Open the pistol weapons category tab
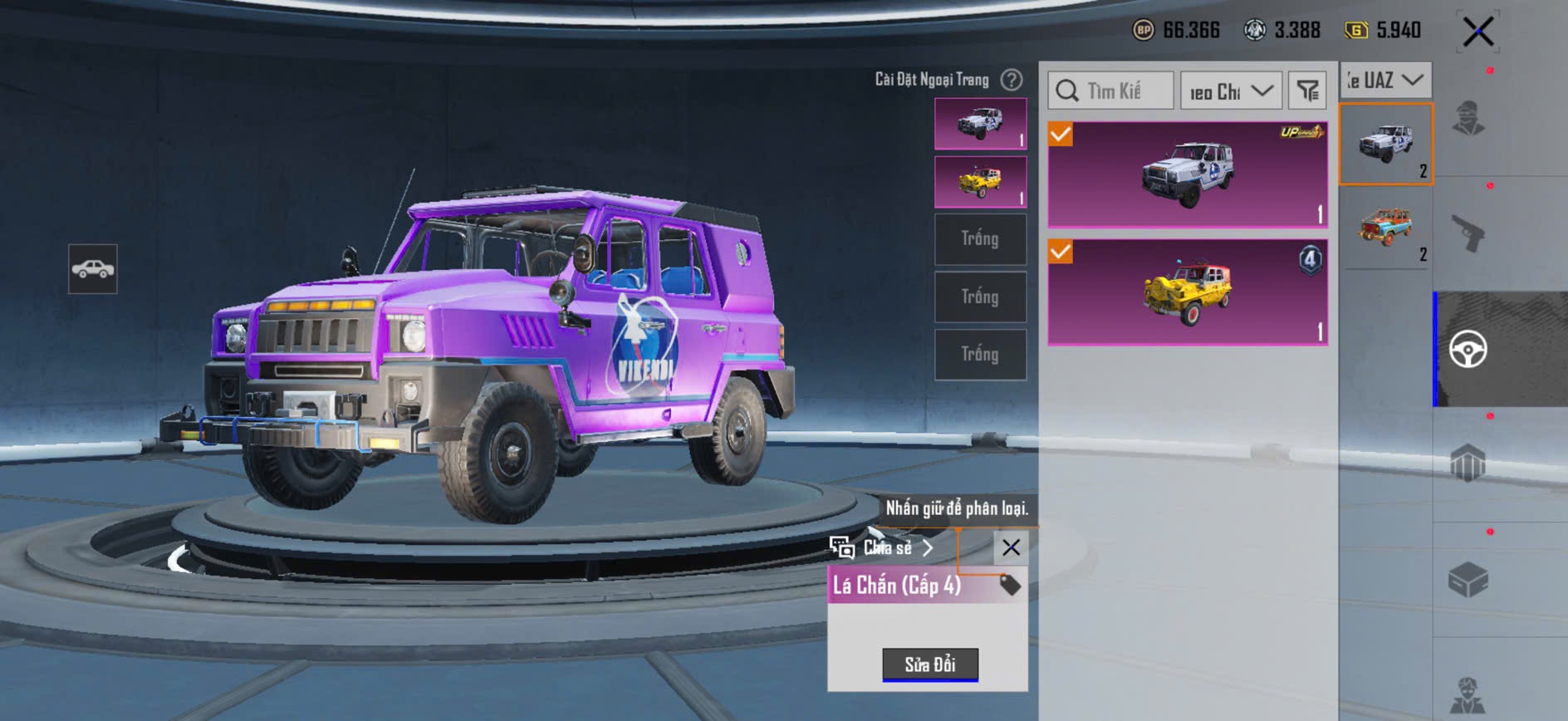 tap(1468, 233)
